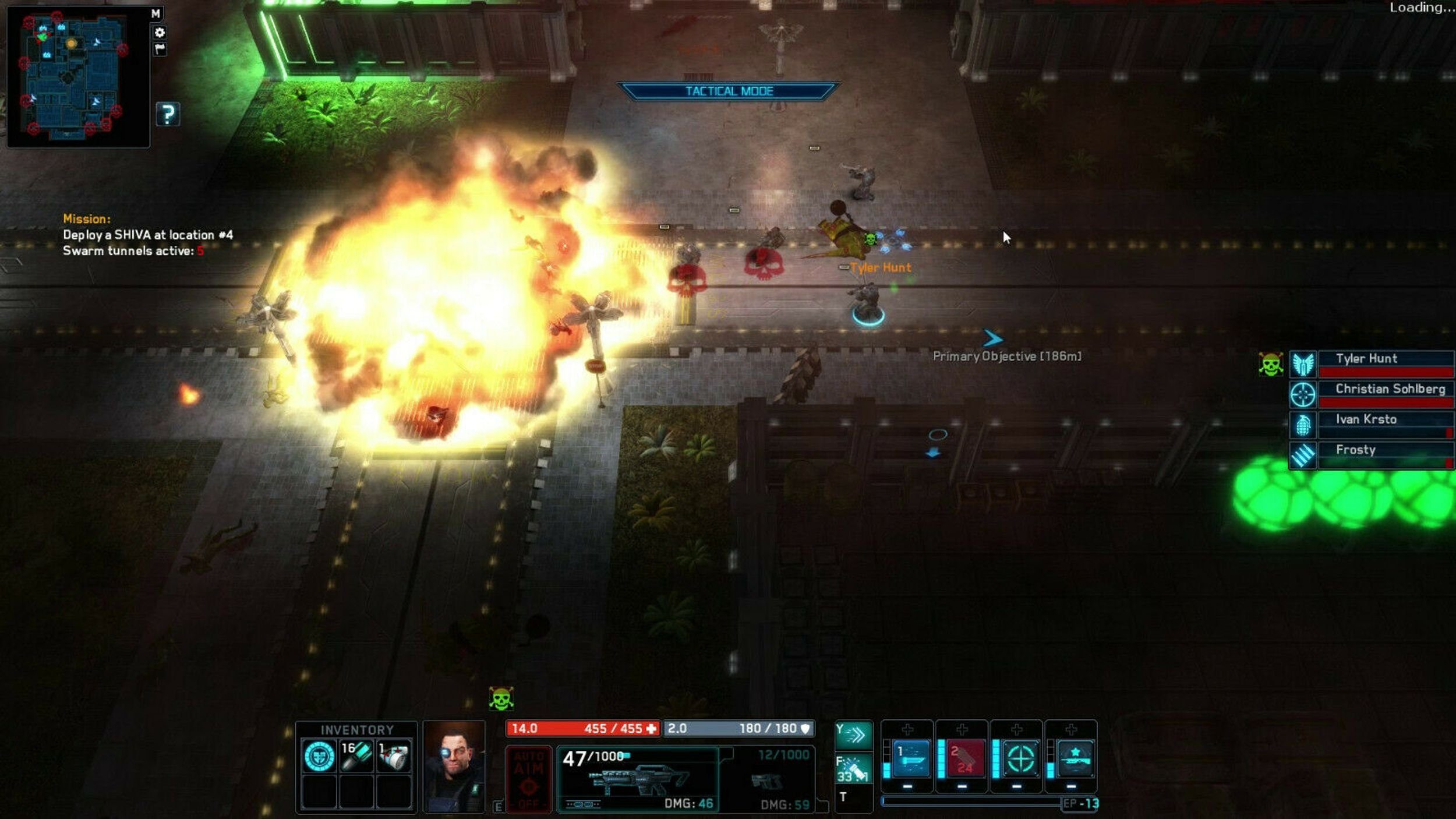Viewport: 1456px width, 819px height.
Task: Click the flag icon beside the minimap
Action: [160, 49]
